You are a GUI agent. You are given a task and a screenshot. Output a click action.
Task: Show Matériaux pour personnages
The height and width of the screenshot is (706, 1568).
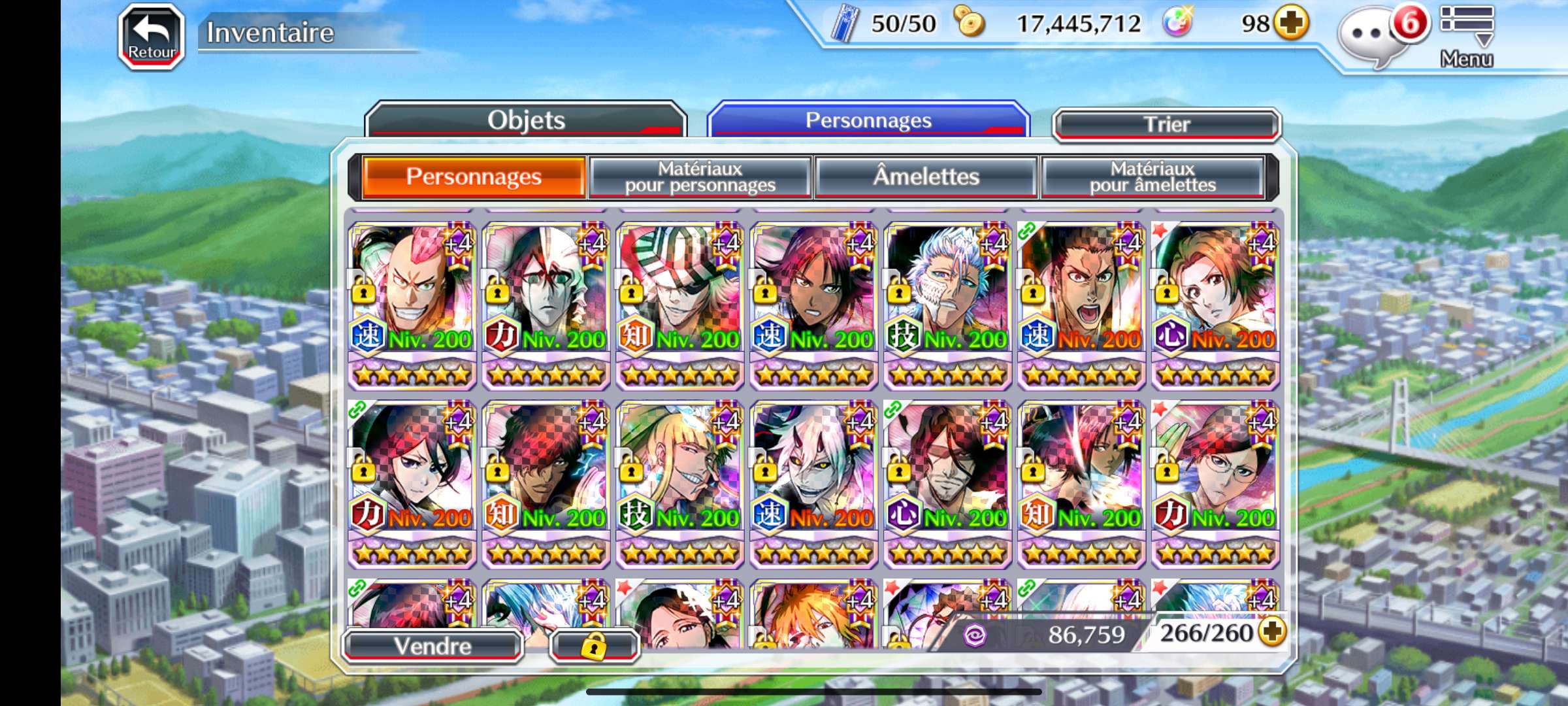tap(700, 176)
